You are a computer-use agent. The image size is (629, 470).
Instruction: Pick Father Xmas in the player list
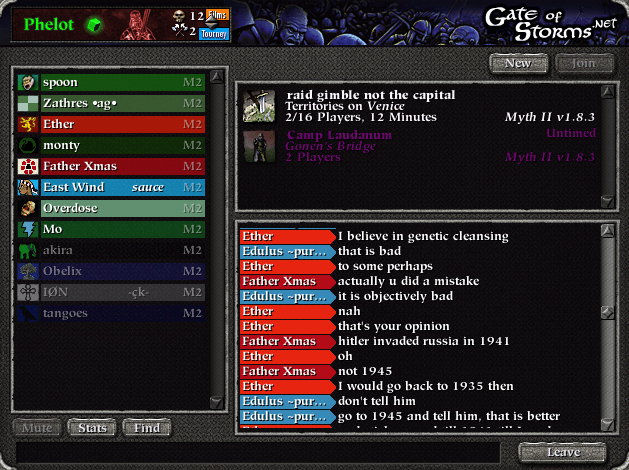pos(111,166)
